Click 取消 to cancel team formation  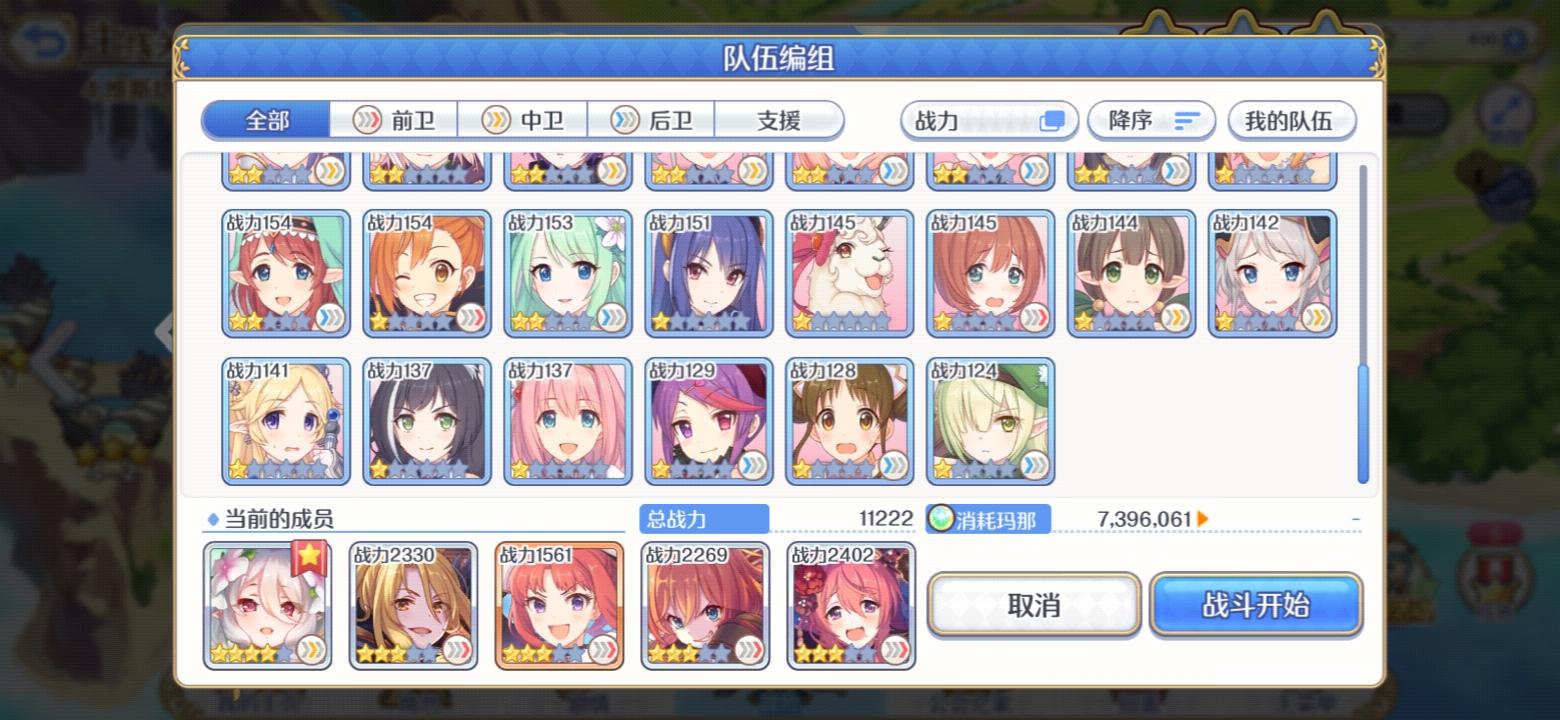(1034, 604)
